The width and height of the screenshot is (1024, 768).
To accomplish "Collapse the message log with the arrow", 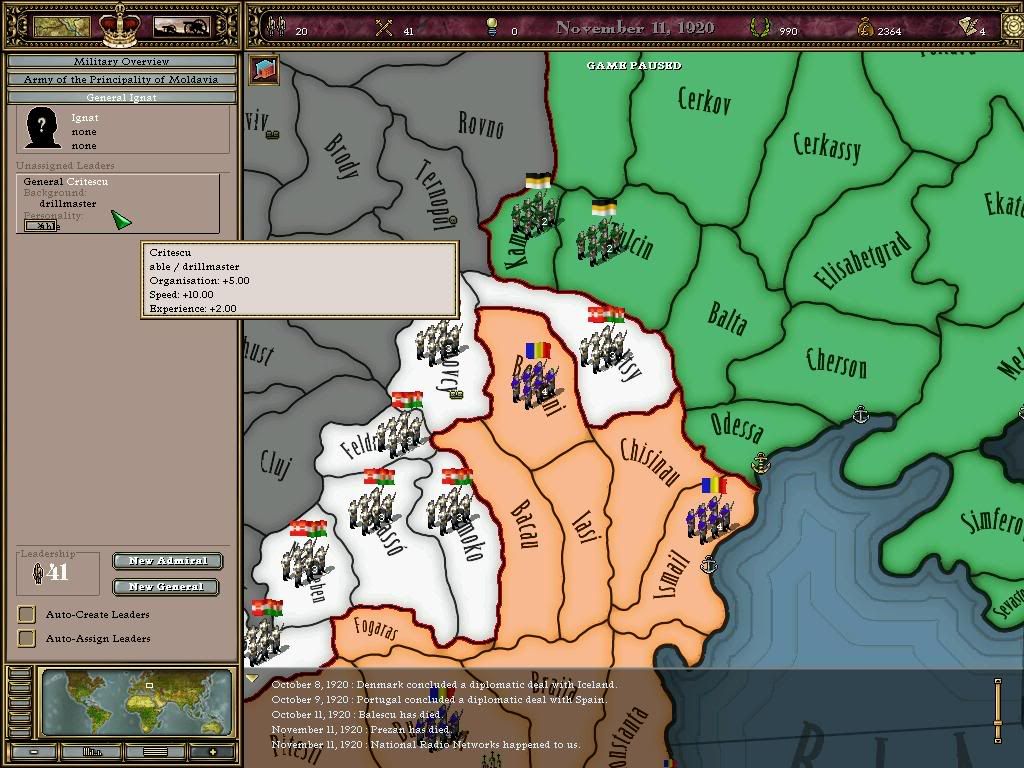I will [x=251, y=680].
